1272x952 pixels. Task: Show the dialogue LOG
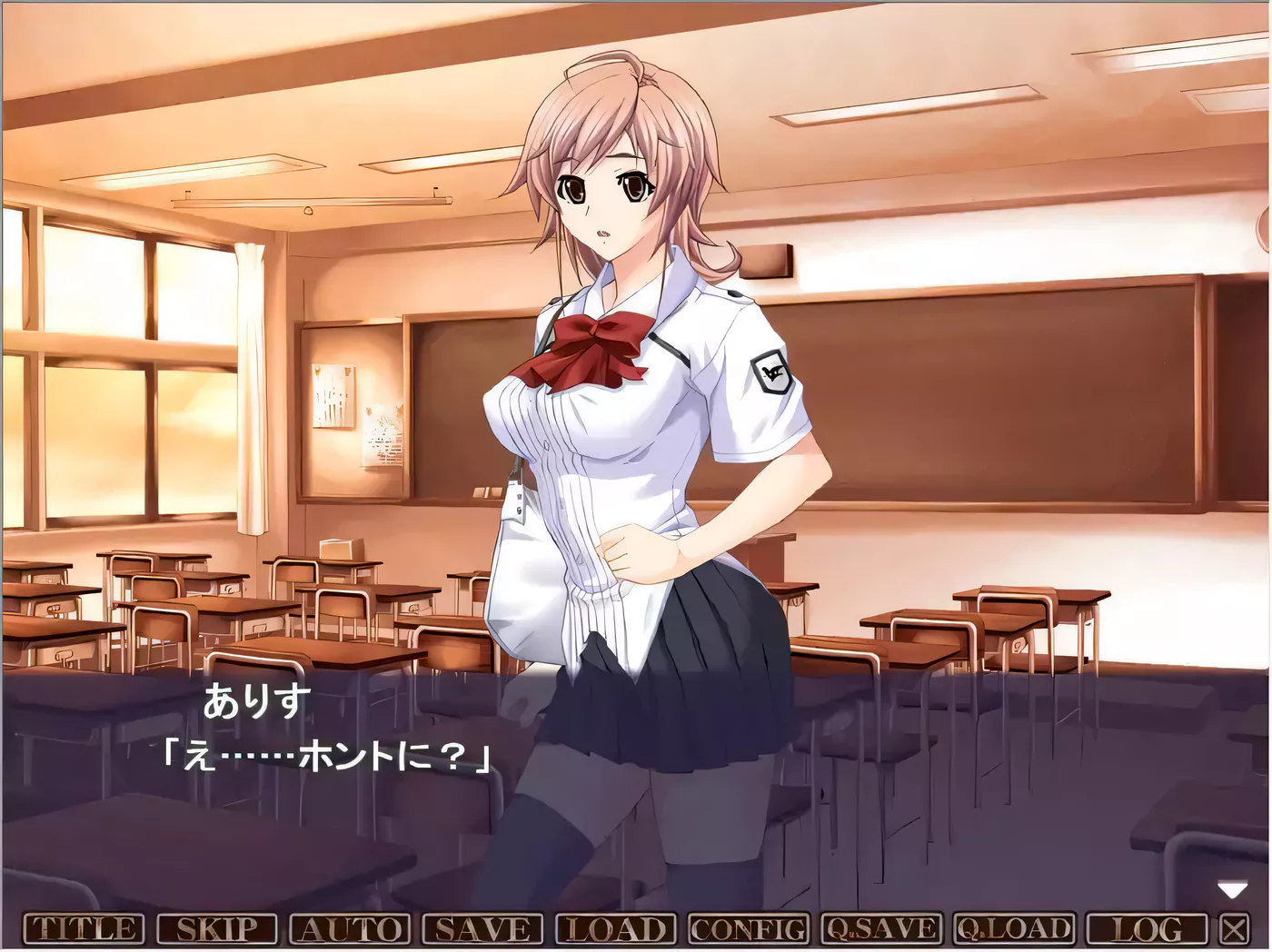pyautogui.click(x=1146, y=929)
